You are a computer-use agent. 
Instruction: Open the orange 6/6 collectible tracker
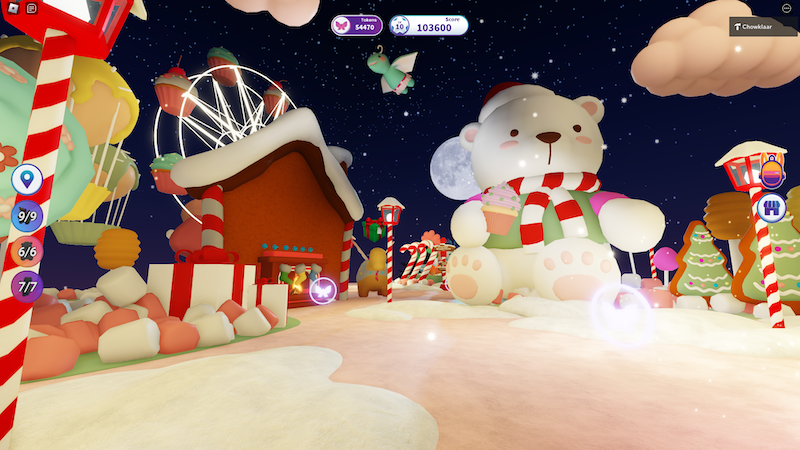(27, 252)
